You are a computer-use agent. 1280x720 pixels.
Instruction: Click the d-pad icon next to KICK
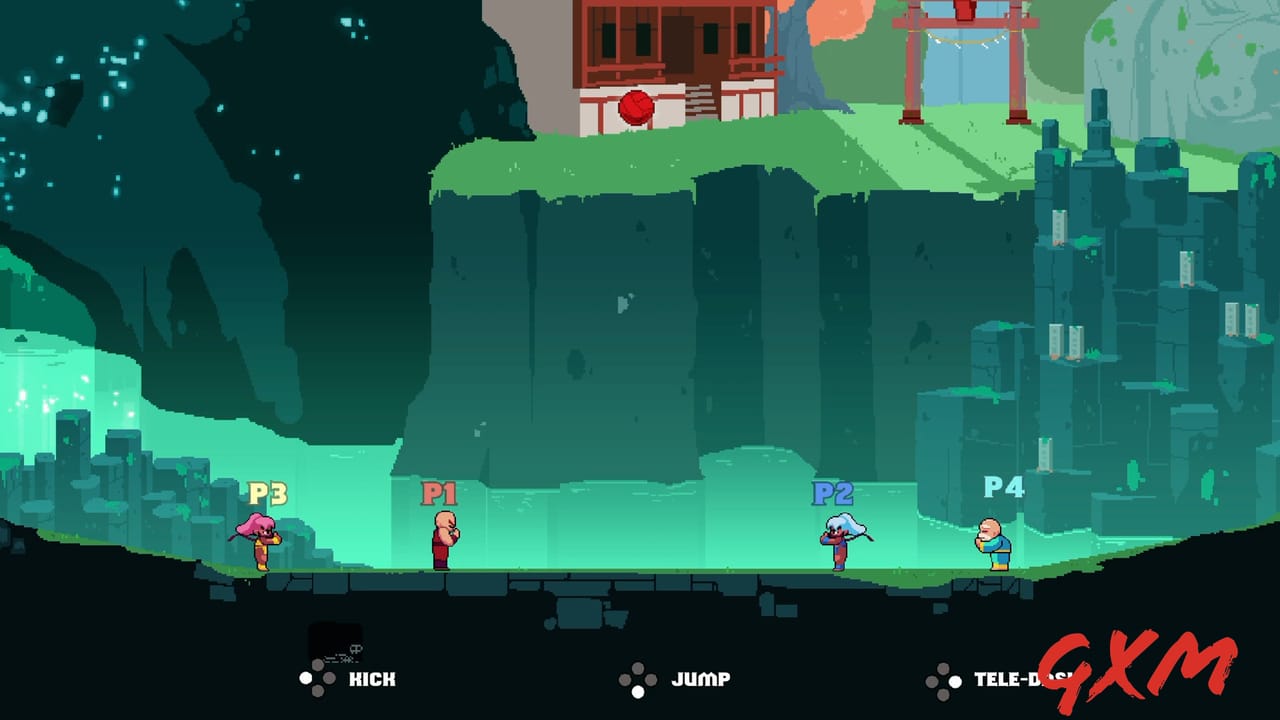tap(315, 676)
